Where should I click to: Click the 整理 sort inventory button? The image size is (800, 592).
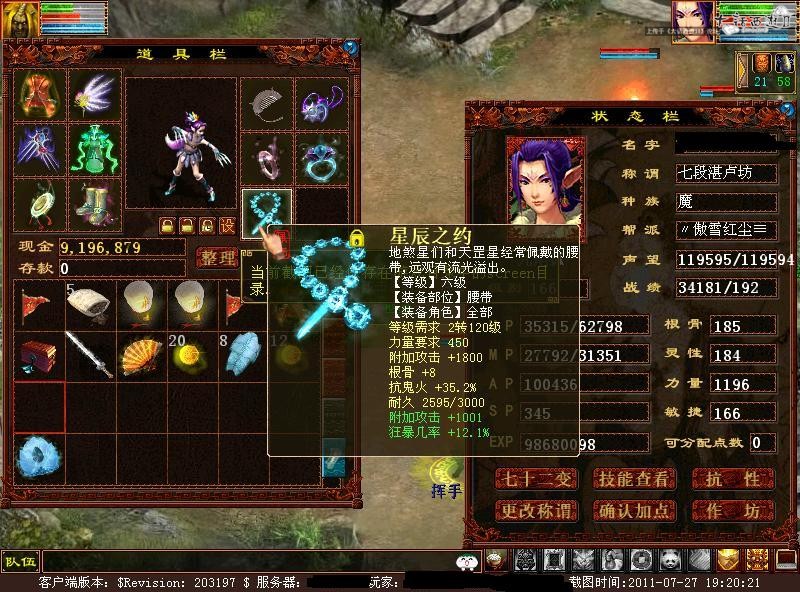[x=217, y=259]
